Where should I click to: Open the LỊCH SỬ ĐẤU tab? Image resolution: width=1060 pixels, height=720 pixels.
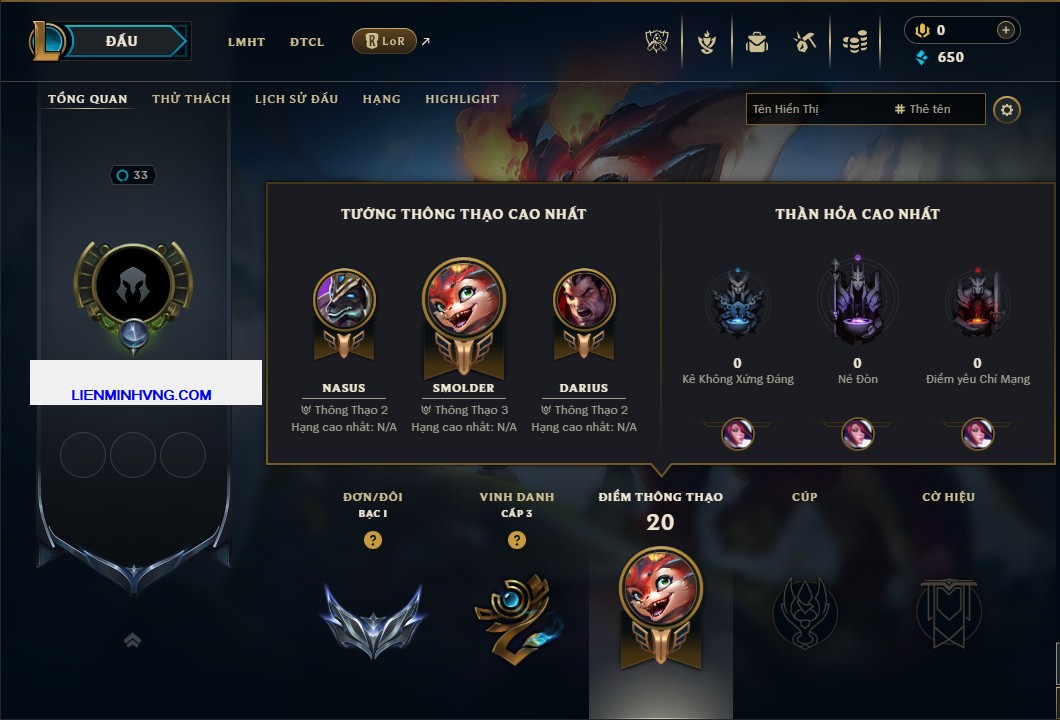[x=296, y=99]
